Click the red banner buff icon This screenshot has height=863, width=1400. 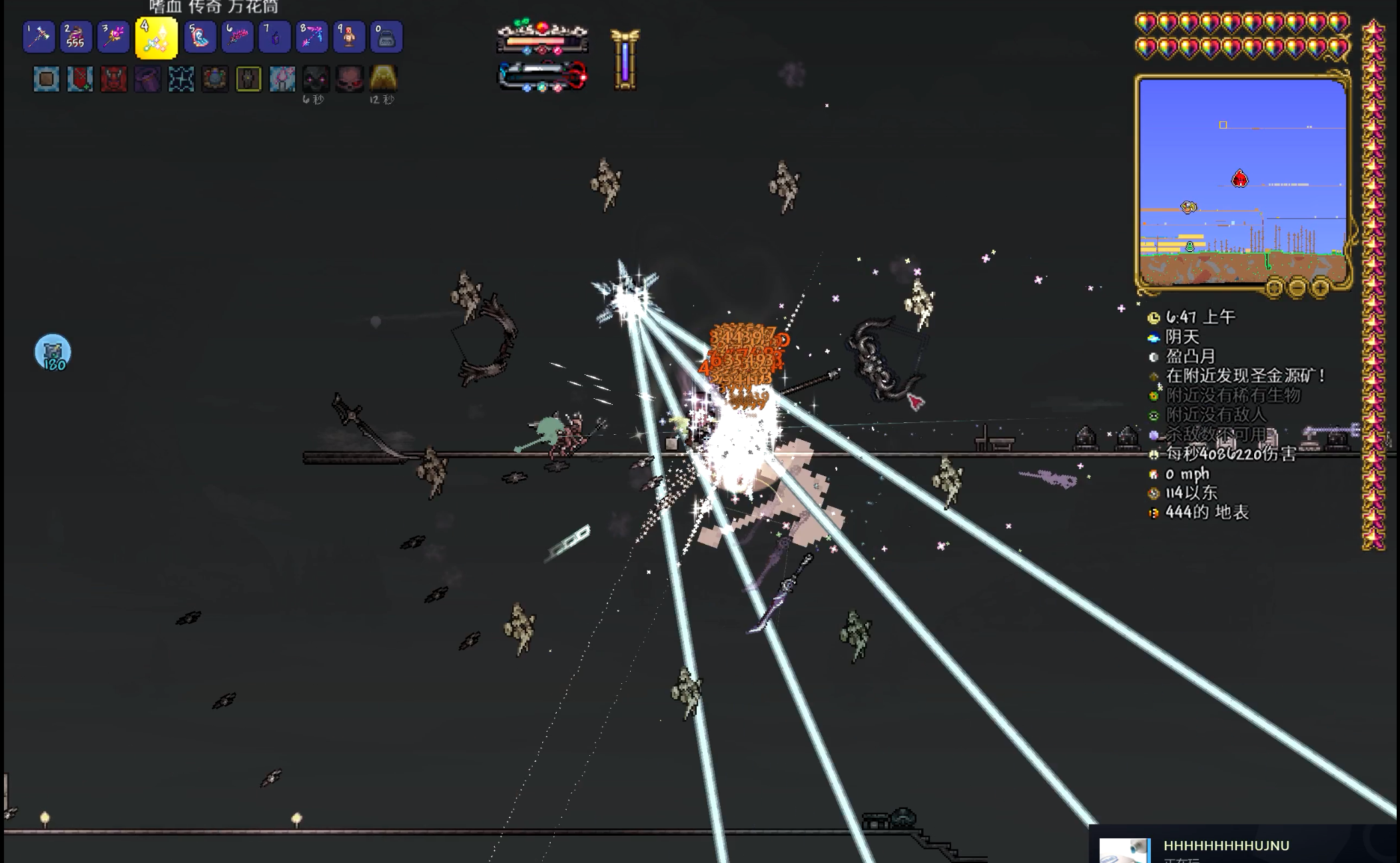coord(80,79)
